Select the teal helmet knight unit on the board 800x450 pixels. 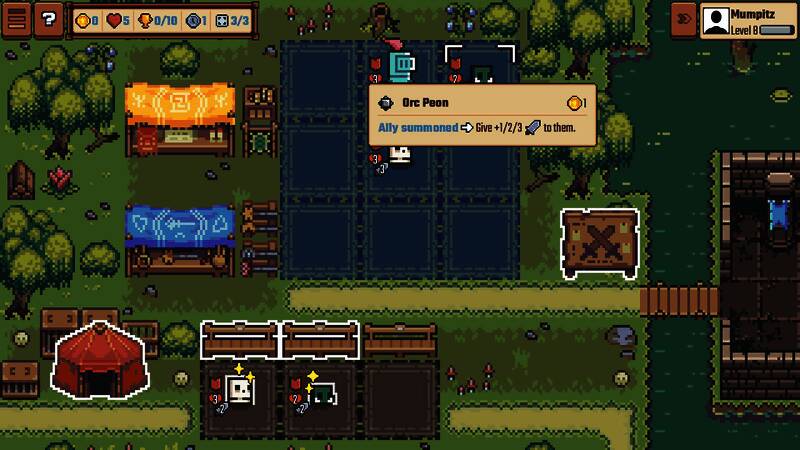coord(400,66)
